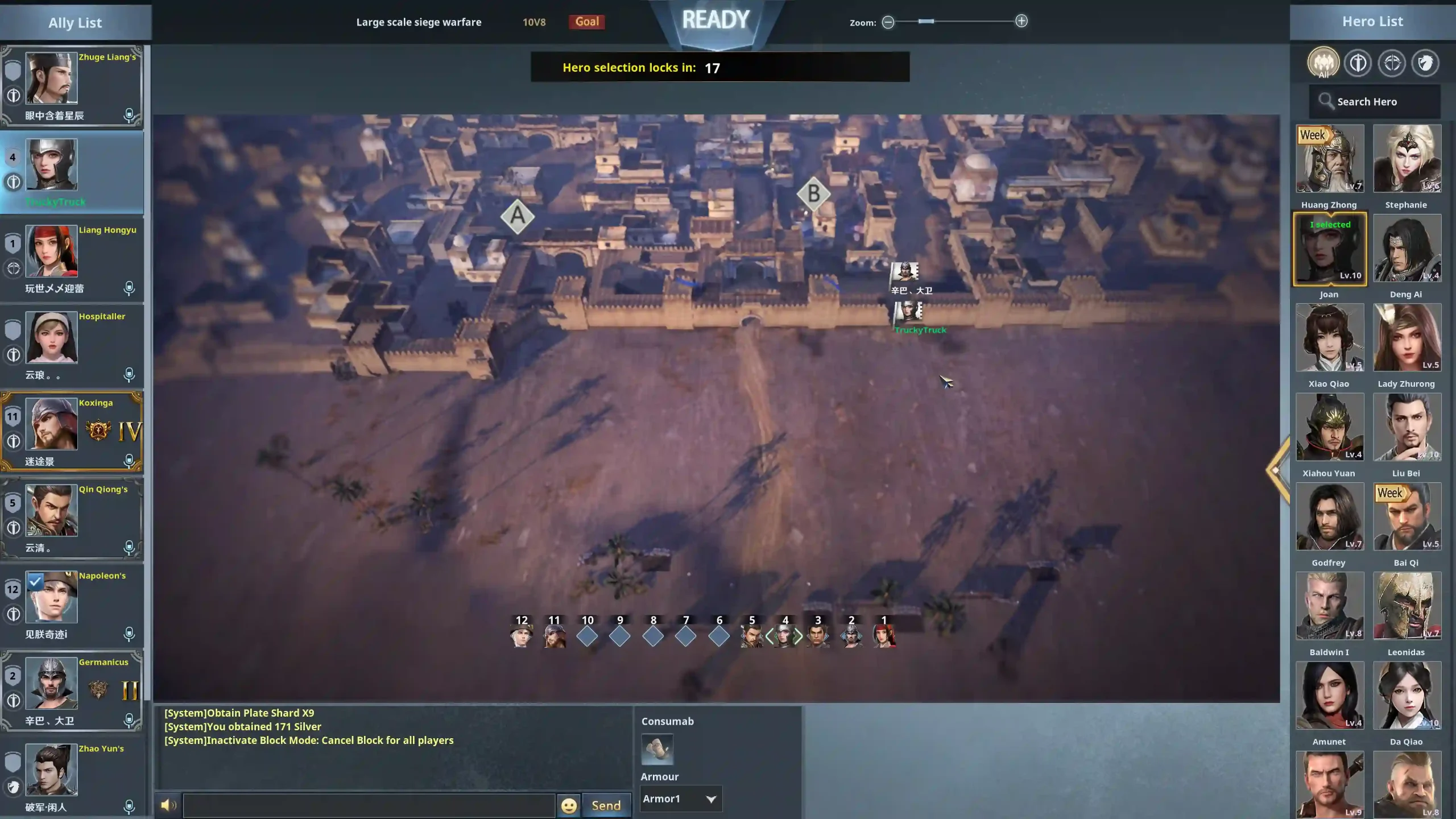The height and width of the screenshot is (819, 1456).
Task: Open the emoji picker in chat
Action: tap(568, 805)
